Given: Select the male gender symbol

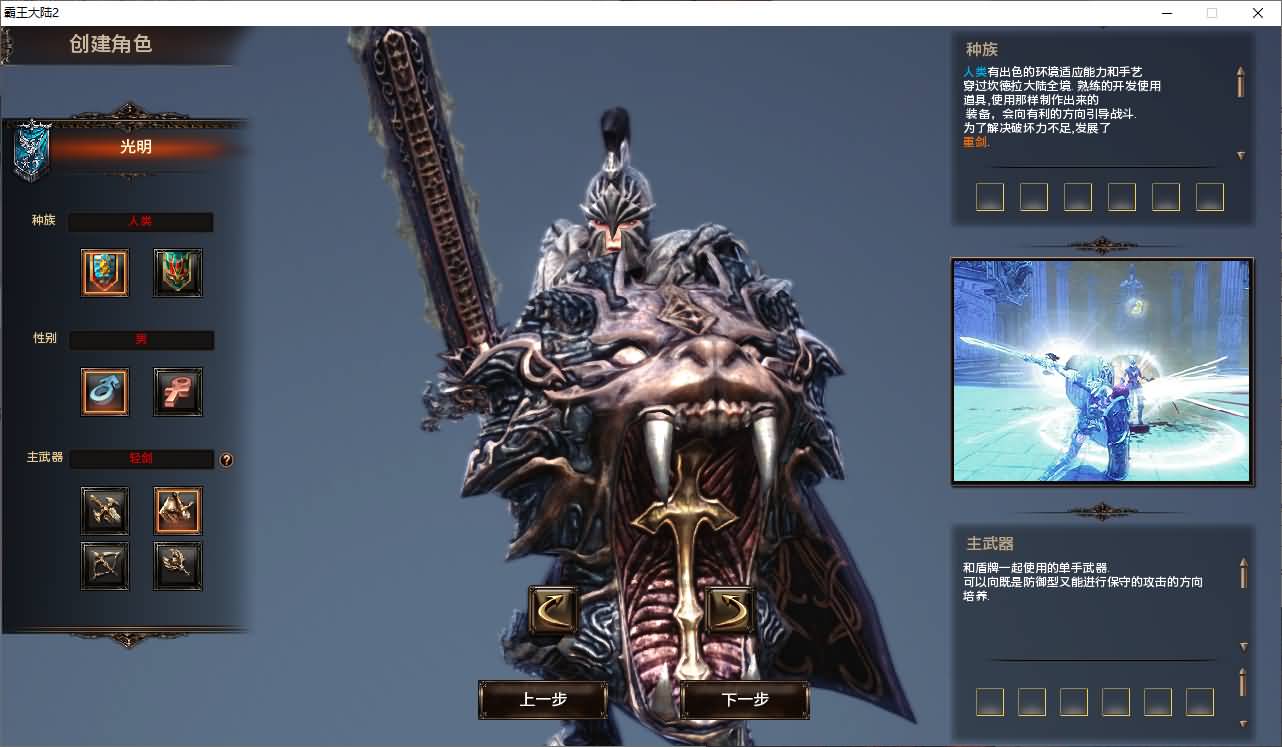Looking at the screenshot, I should [x=105, y=391].
